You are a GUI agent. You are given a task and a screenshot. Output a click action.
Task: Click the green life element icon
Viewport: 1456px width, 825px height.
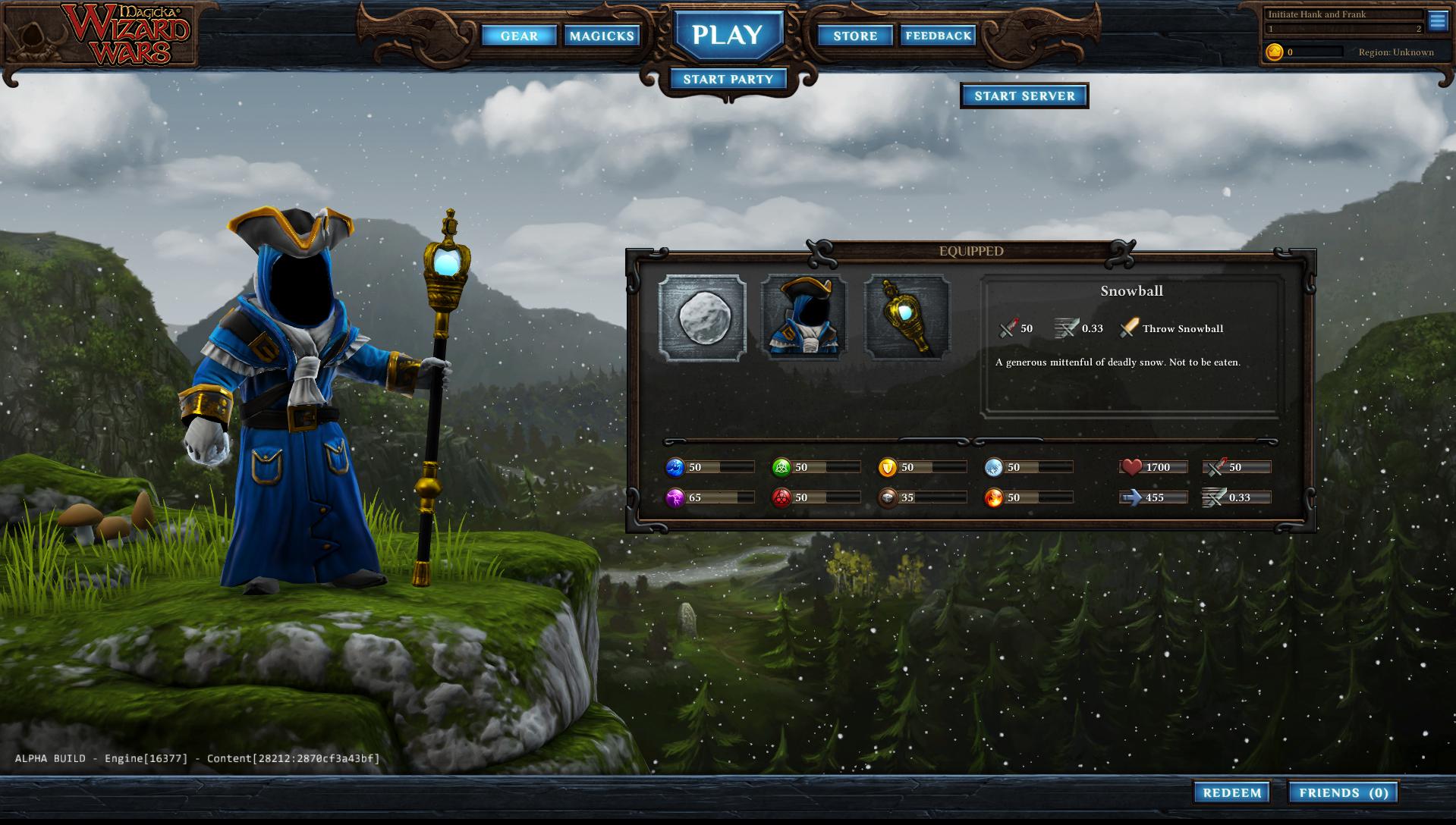click(x=784, y=468)
